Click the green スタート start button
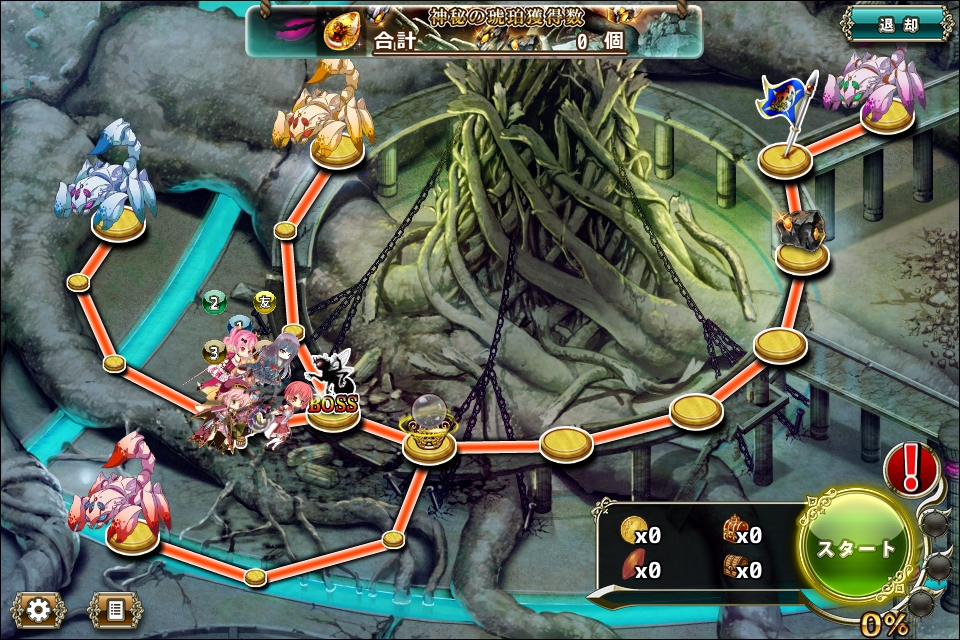 pos(857,549)
